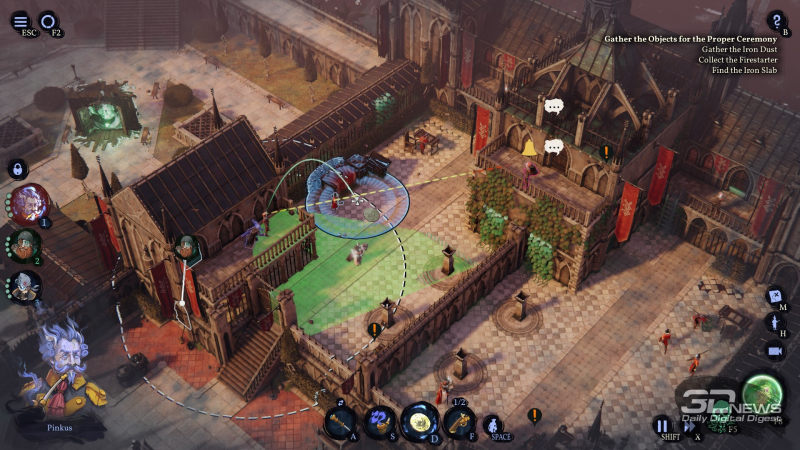Open the help question mark button
Image resolution: width=800 pixels, height=450 pixels.
[x=776, y=20]
